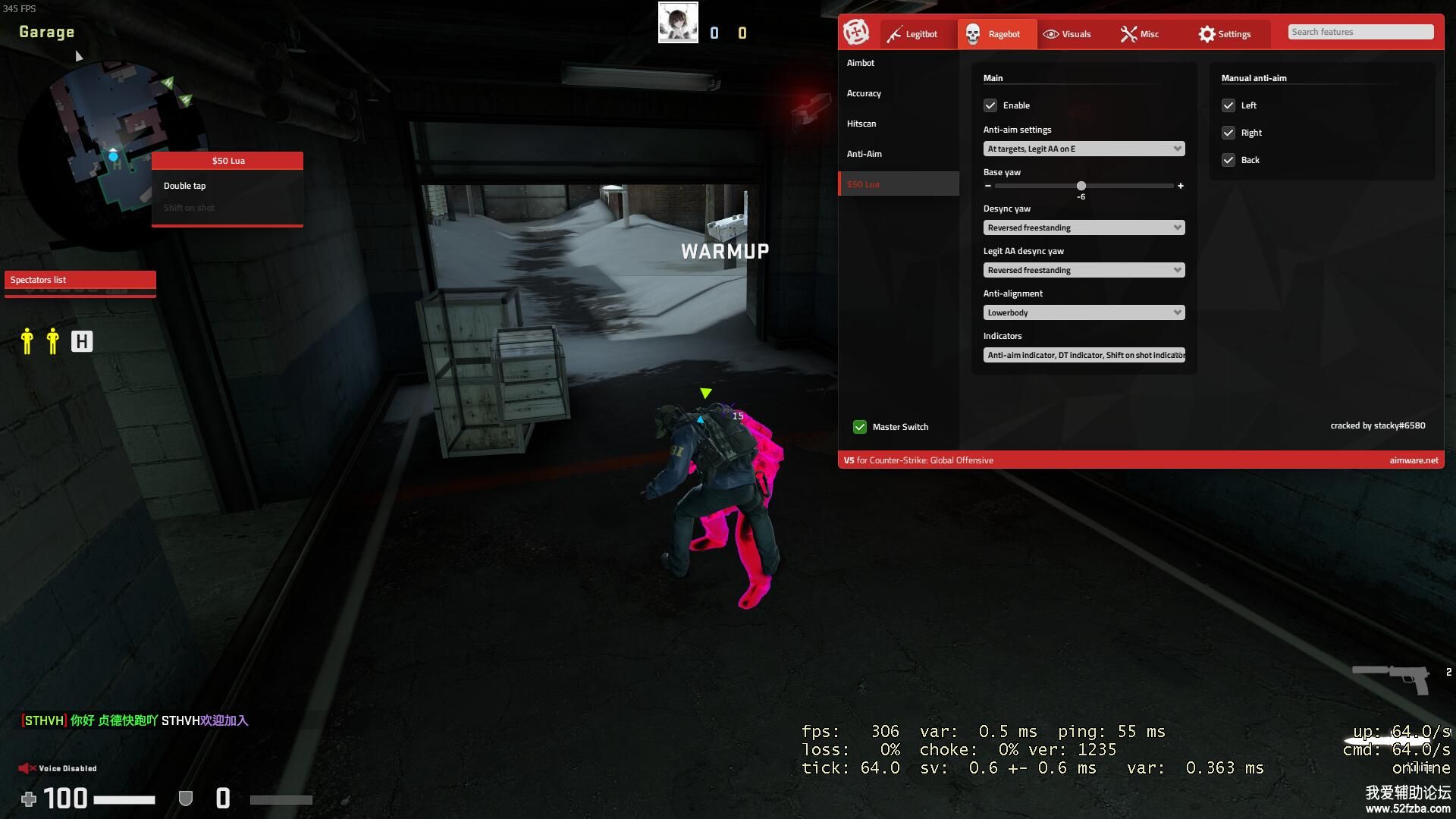The width and height of the screenshot is (1456, 819).
Task: Increase Base yaw with the plus button
Action: coord(1181,186)
